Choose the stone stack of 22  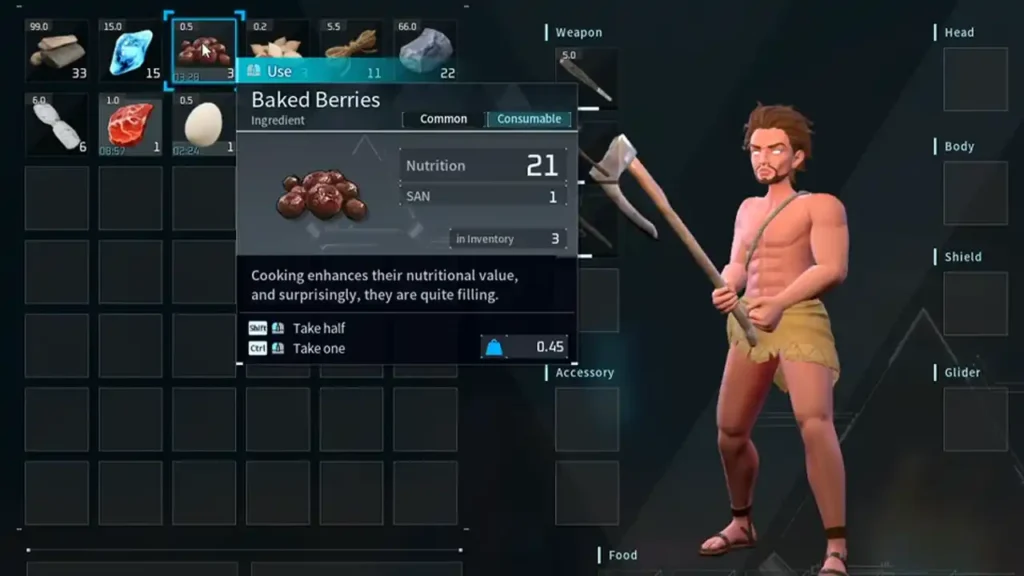(425, 50)
